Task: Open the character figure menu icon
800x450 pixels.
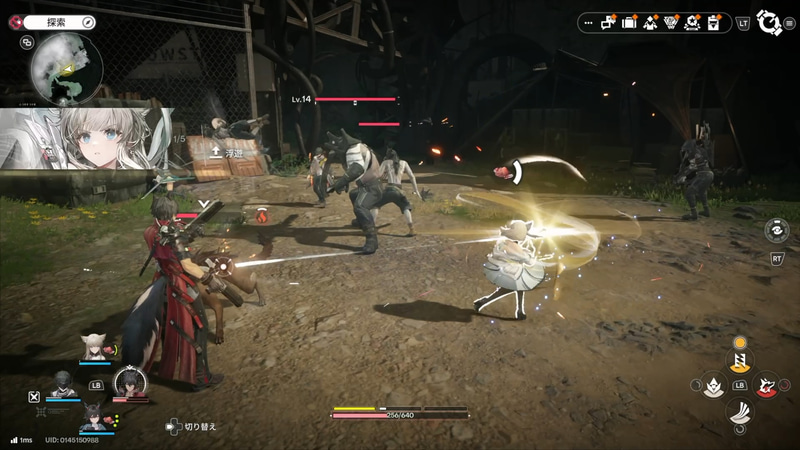Action: coord(650,22)
